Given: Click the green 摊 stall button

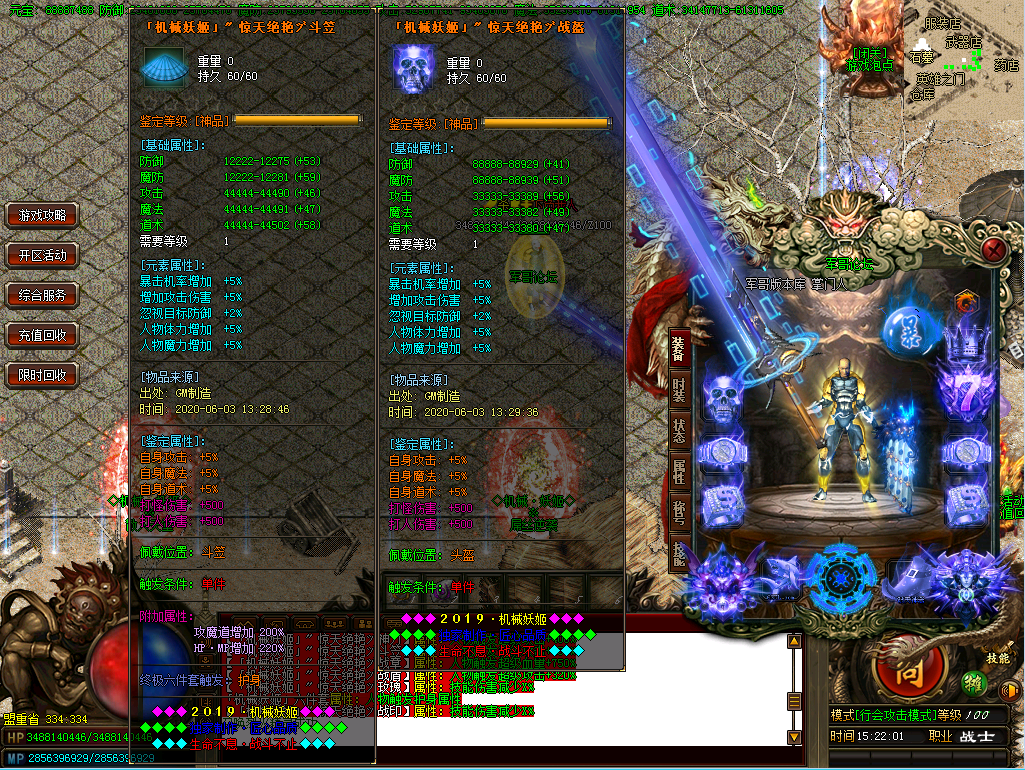Looking at the screenshot, I should coord(972,682).
